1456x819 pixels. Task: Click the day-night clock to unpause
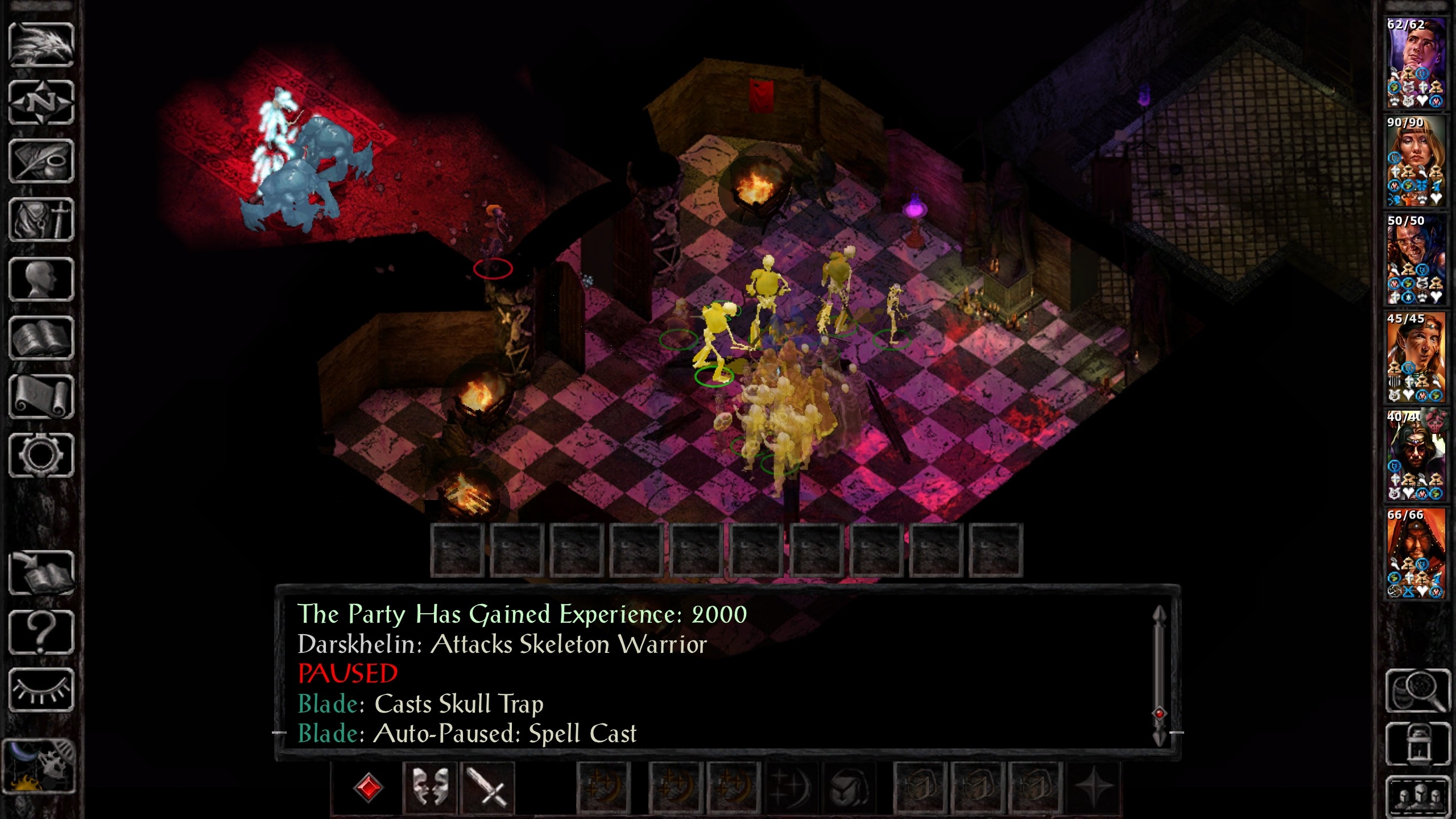tap(39, 766)
